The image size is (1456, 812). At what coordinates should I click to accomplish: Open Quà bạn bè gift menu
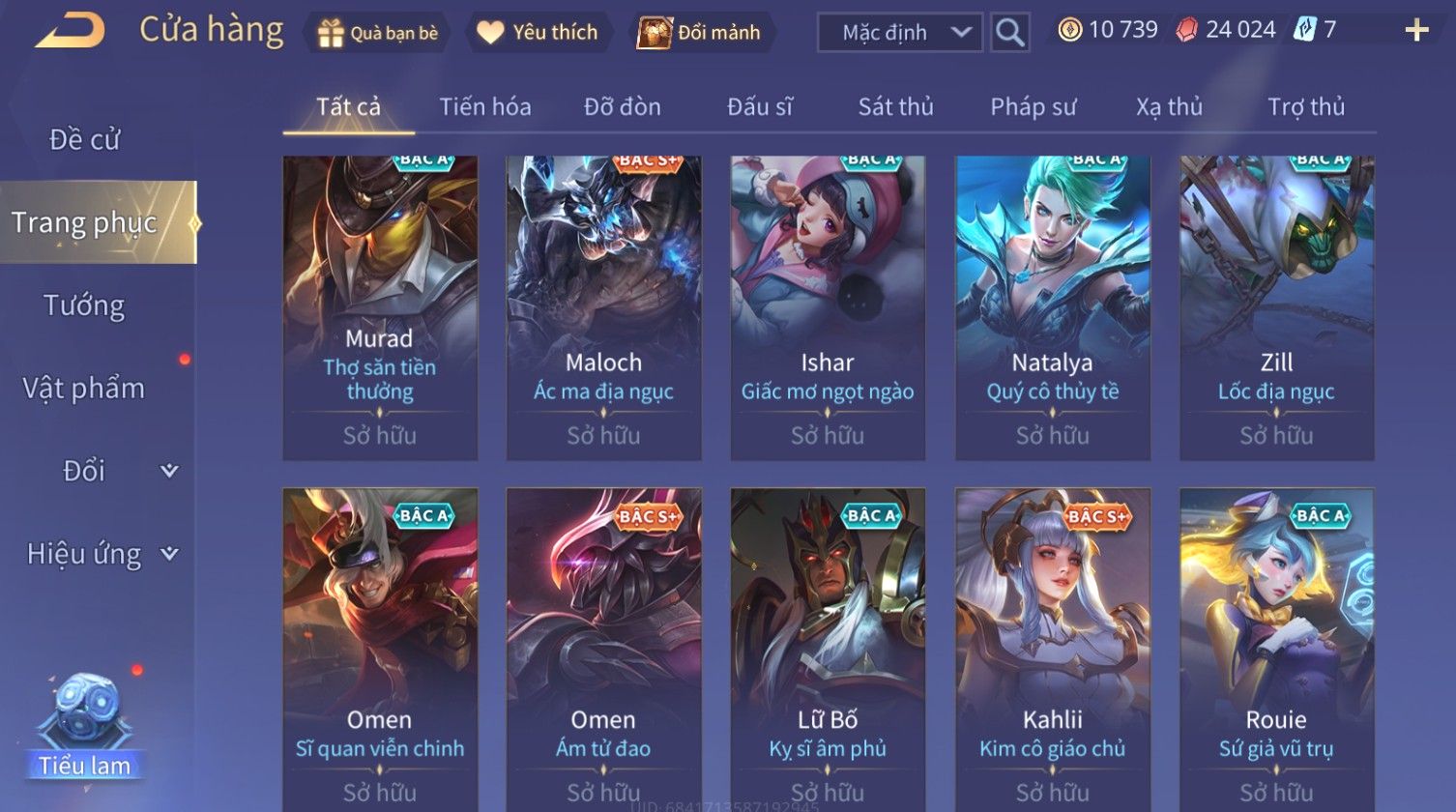point(377,33)
